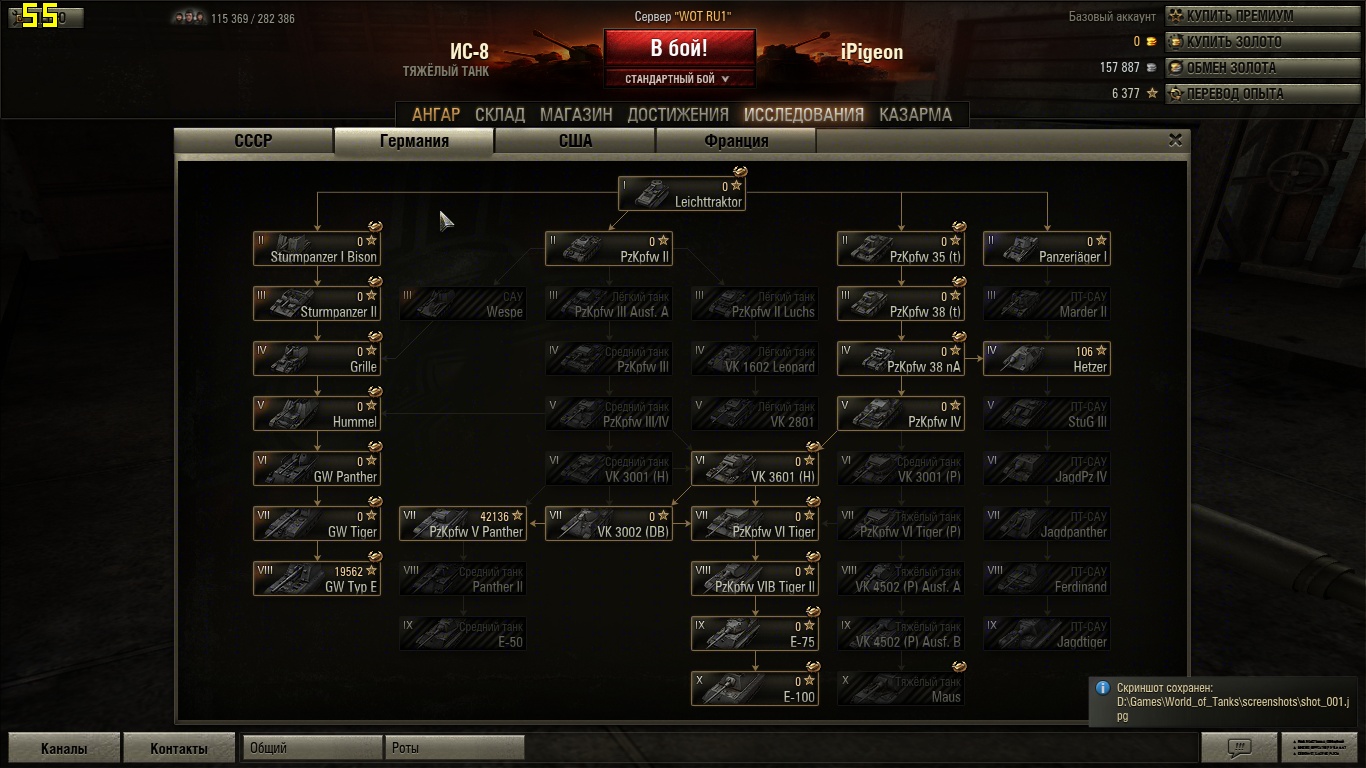Go to the Ангар menu
Viewport: 1366px width, 768px height.
pos(436,114)
